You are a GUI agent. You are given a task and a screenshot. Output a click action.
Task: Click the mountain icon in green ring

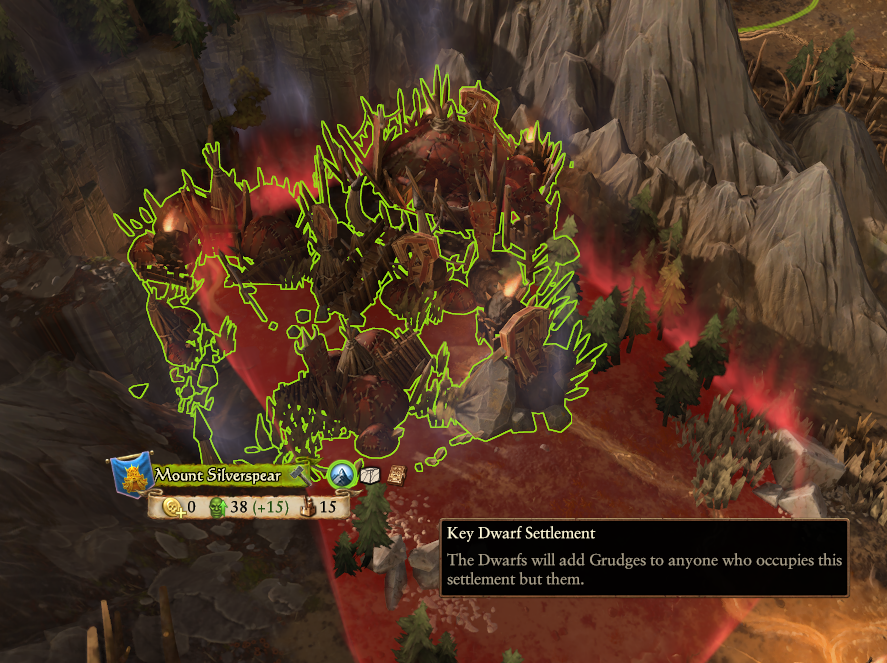click(x=341, y=475)
